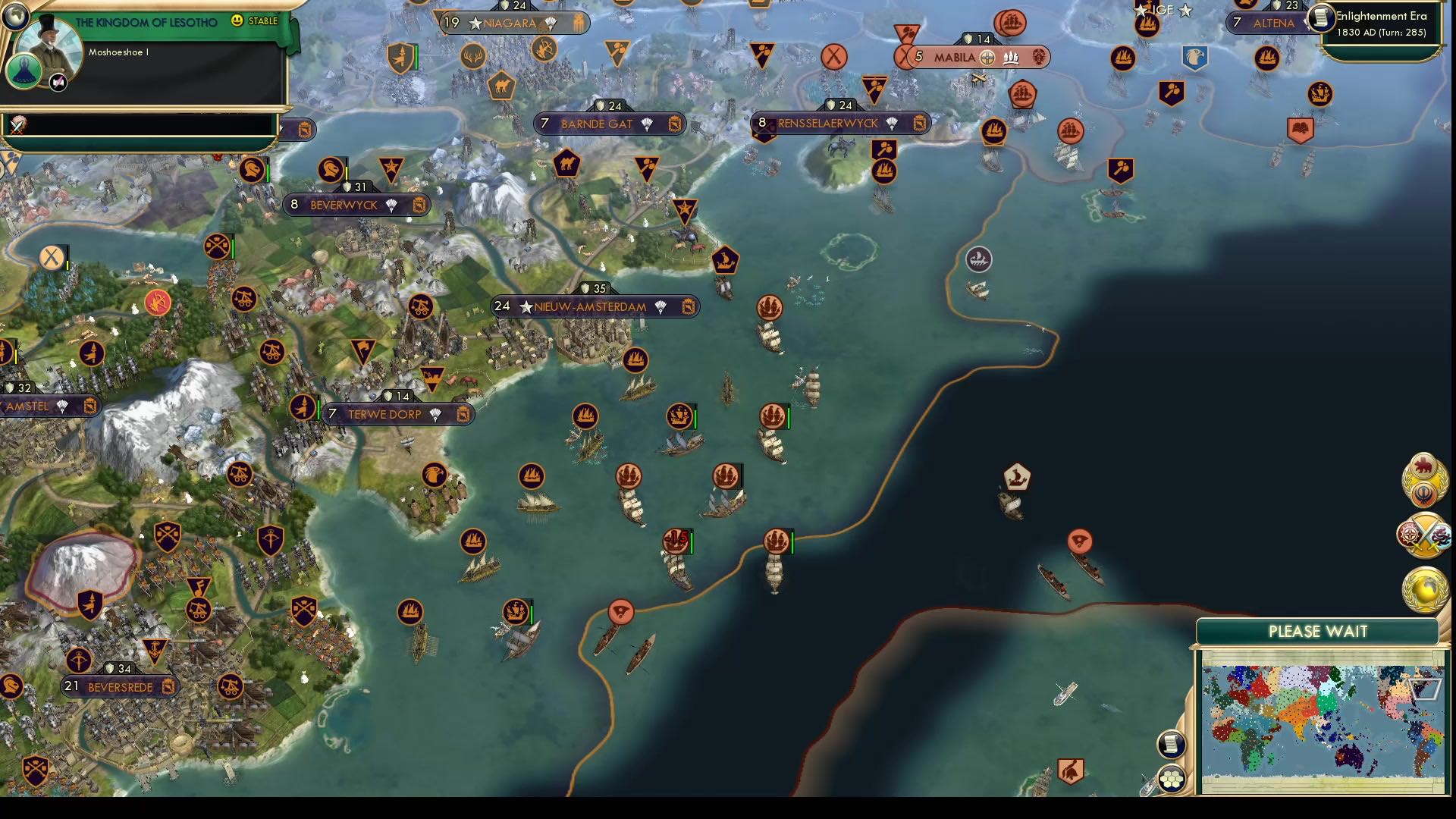Open the khanda religion overview icon
This screenshot has height=819, width=1456.
click(1423, 494)
